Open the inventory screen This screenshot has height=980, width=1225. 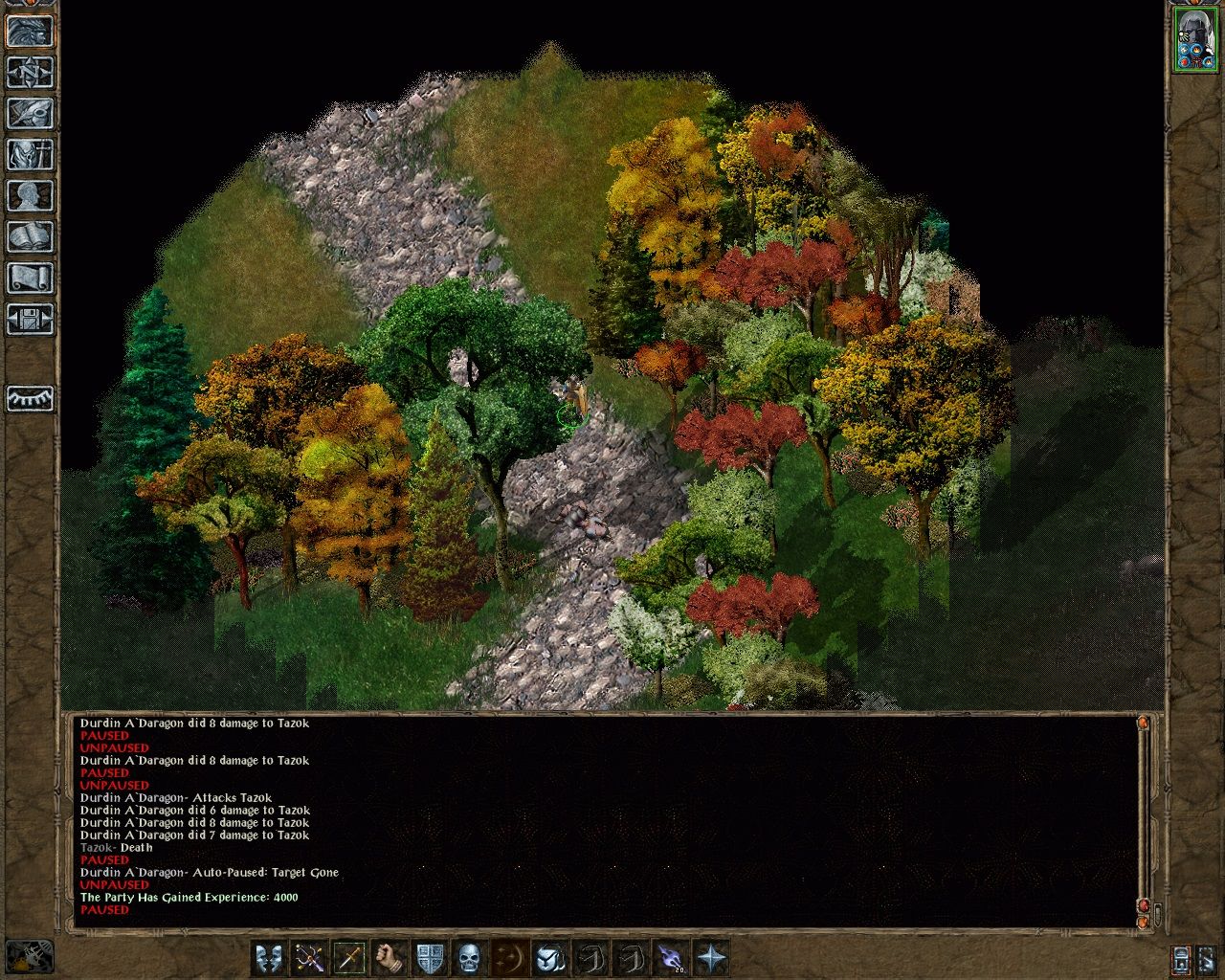pyautogui.click(x=30, y=155)
